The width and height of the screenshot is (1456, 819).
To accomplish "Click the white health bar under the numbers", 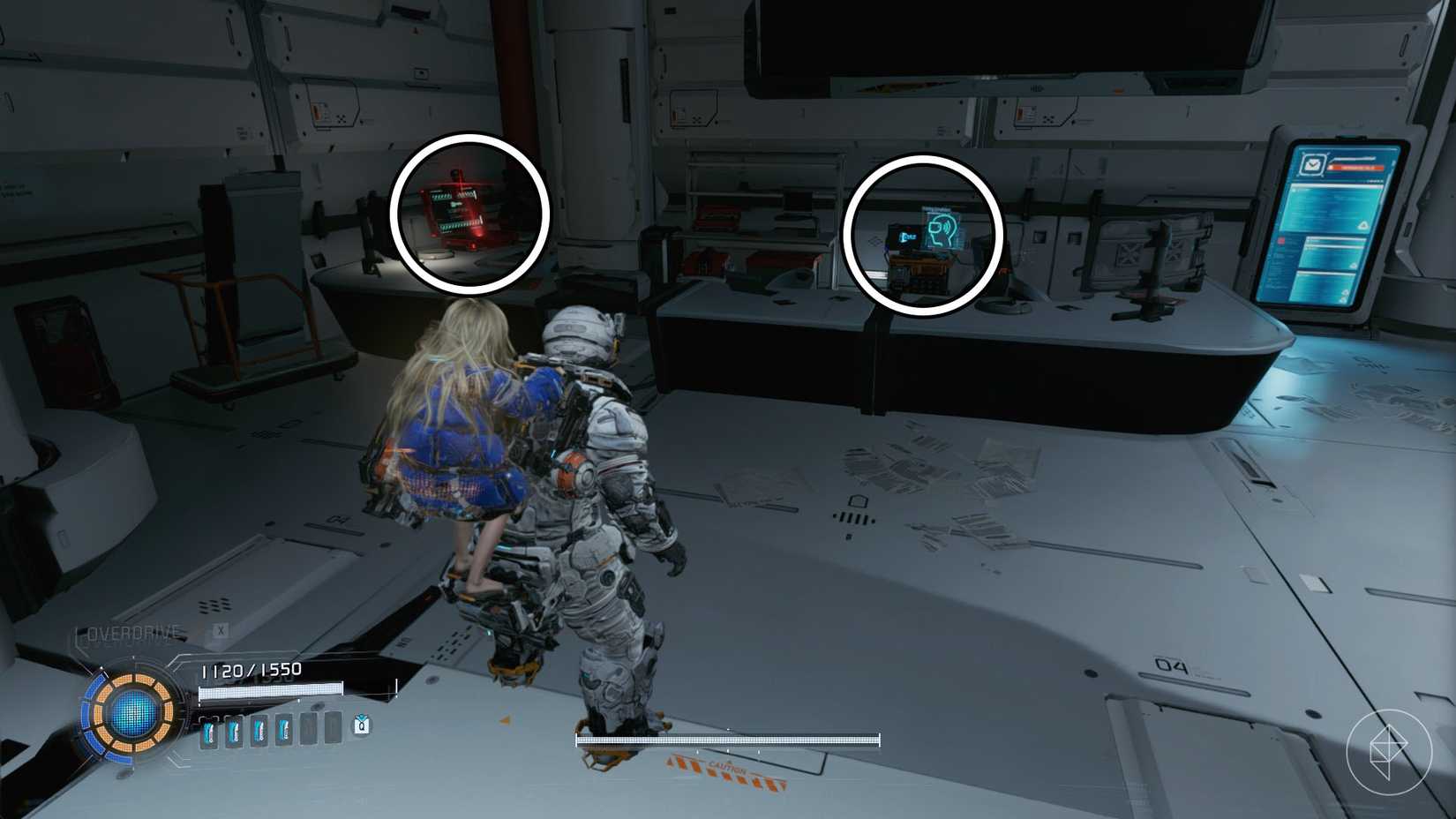I will click(270, 692).
